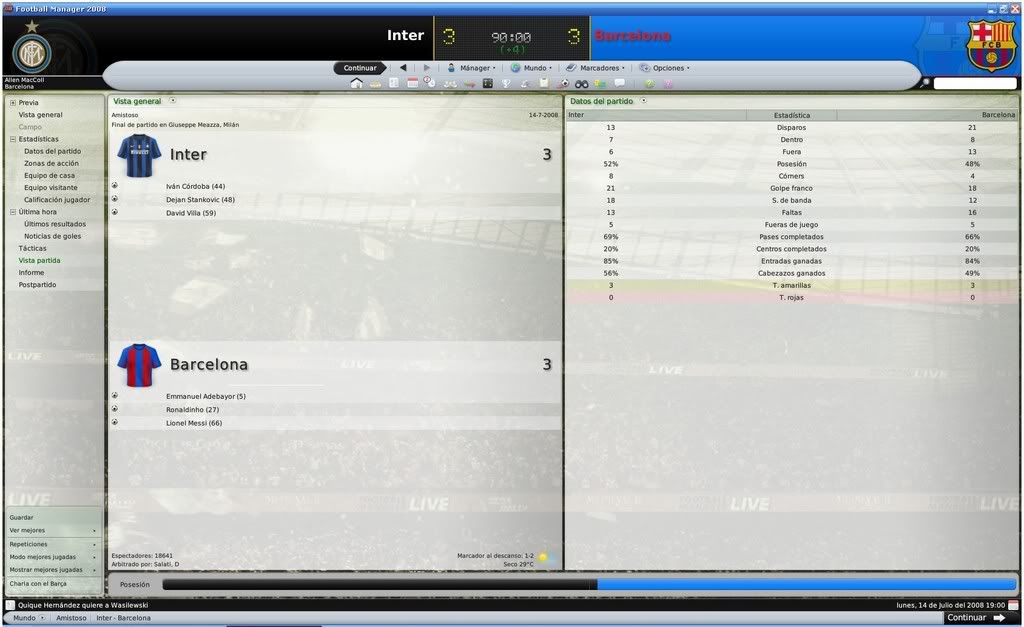The width and height of the screenshot is (1024, 627).
Task: Select Lionel Messi goal entry
Action: 194,423
